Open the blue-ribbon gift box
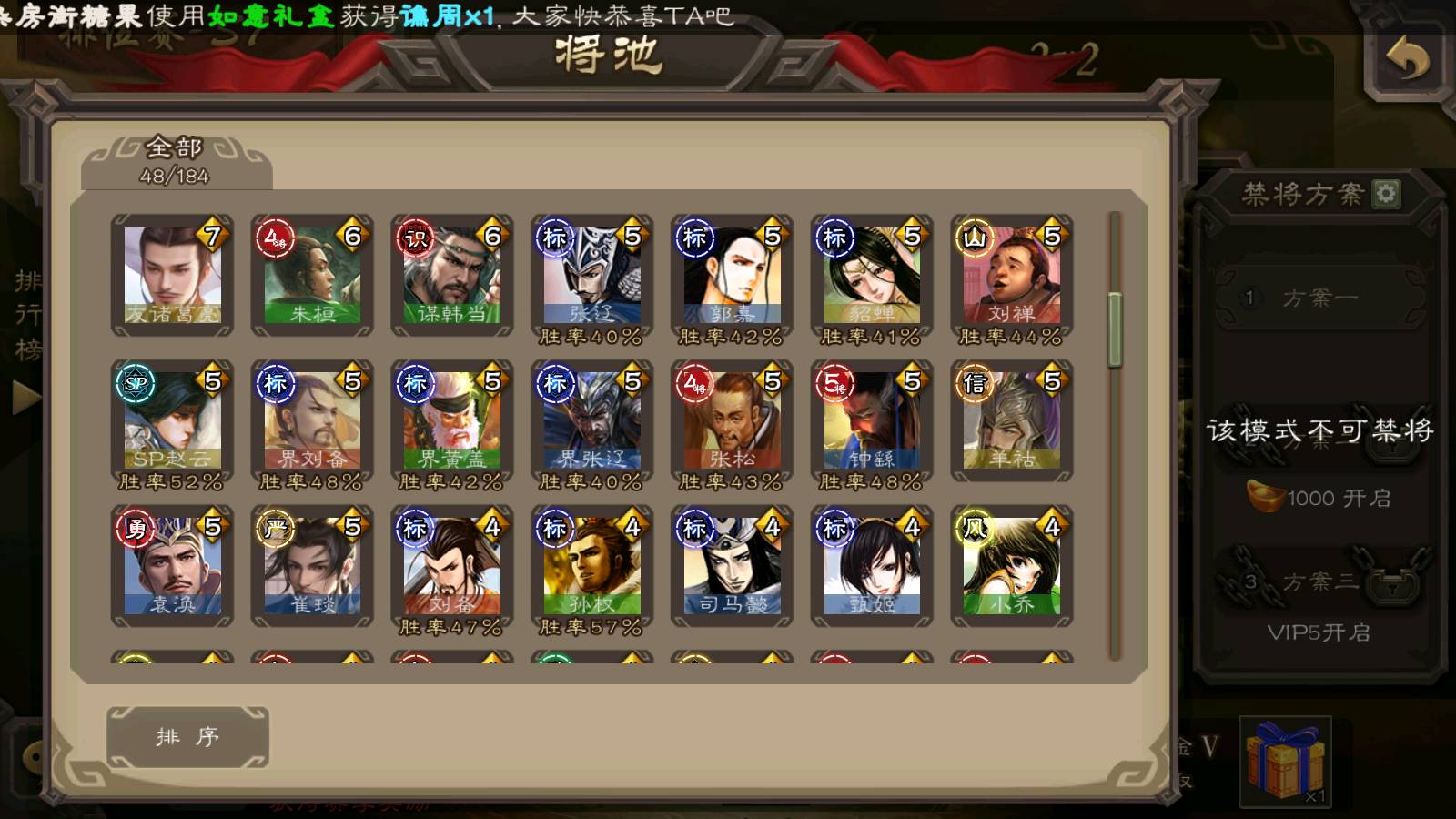Image resolution: width=1456 pixels, height=819 pixels. pyautogui.click(x=1285, y=760)
